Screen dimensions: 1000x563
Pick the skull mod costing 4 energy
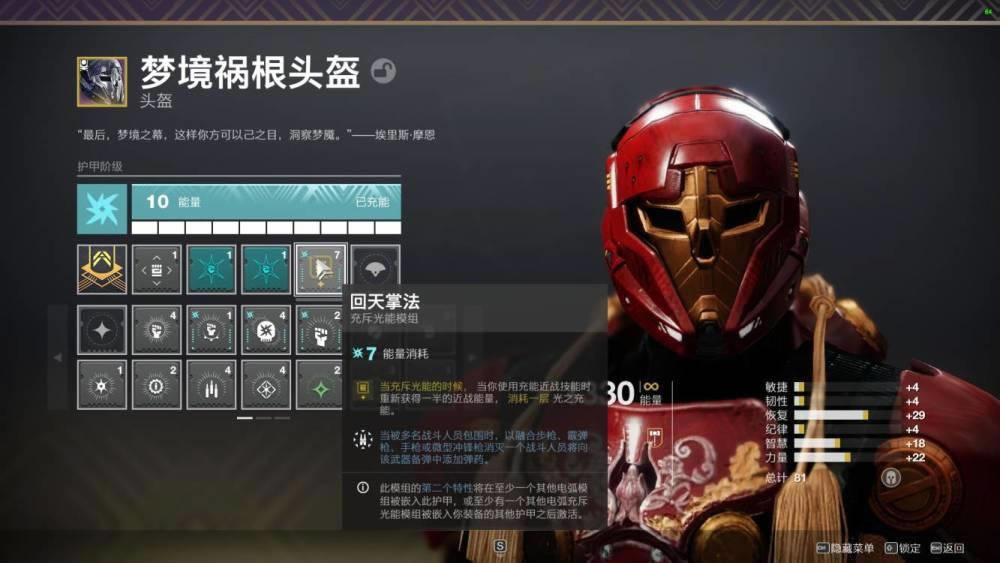[266, 329]
